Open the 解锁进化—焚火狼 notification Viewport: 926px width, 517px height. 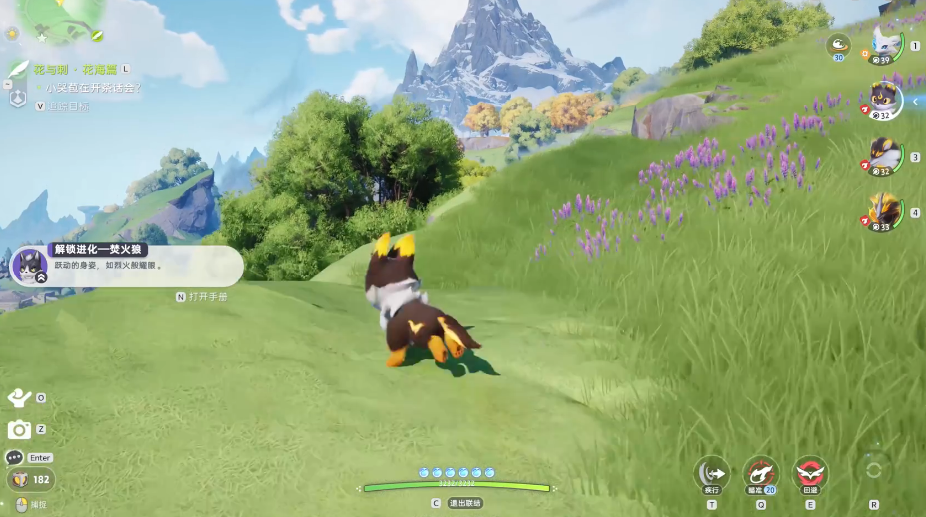[127, 266]
